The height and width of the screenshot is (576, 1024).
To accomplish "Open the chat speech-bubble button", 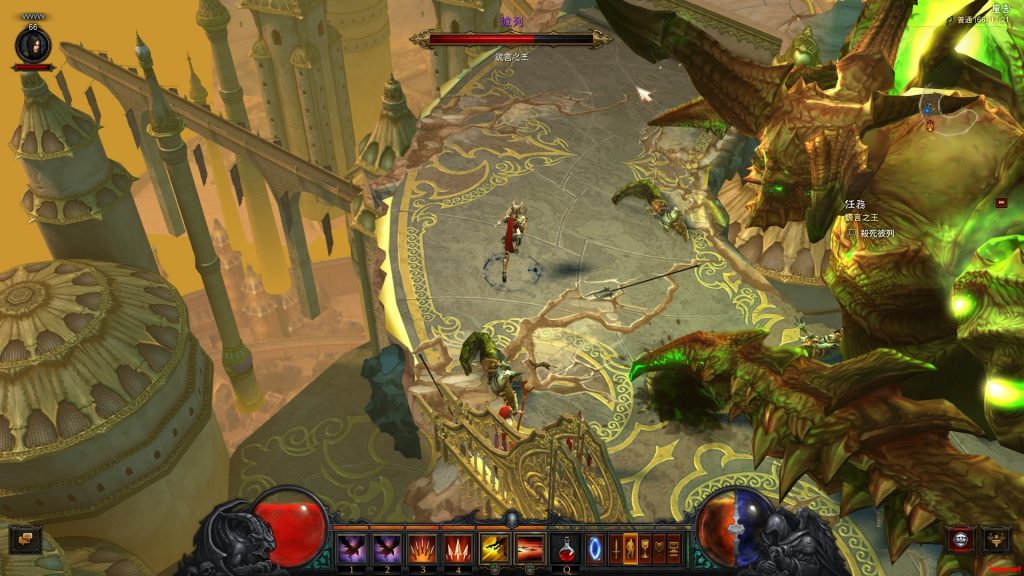I will pyautogui.click(x=24, y=540).
